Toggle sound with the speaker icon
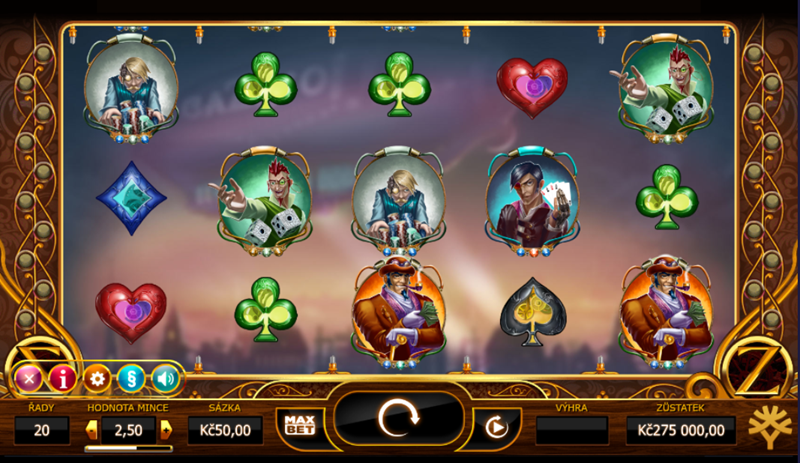This screenshot has height=463, width=800. point(165,378)
